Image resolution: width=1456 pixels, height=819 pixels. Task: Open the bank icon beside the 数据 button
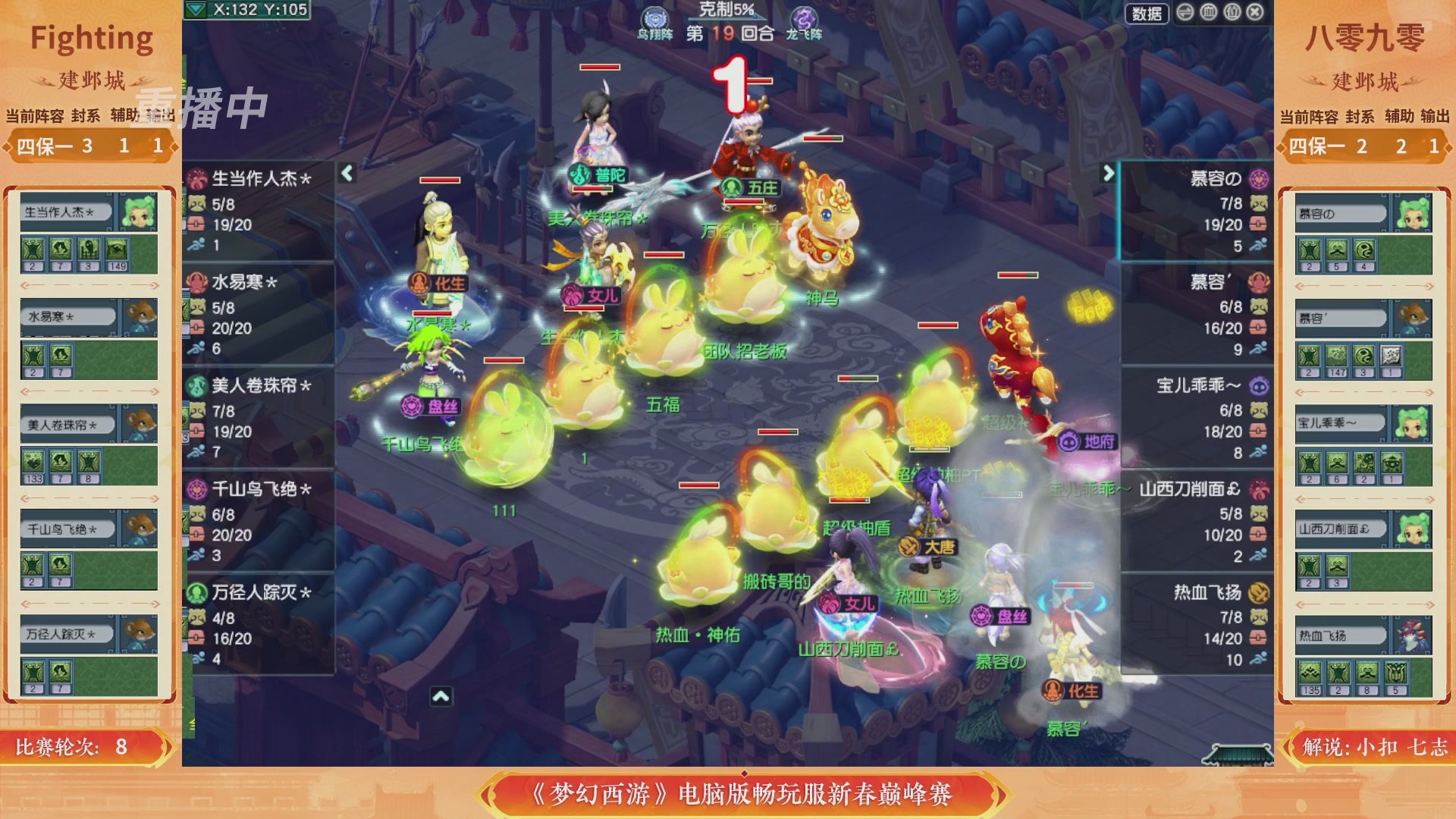pos(1207,11)
